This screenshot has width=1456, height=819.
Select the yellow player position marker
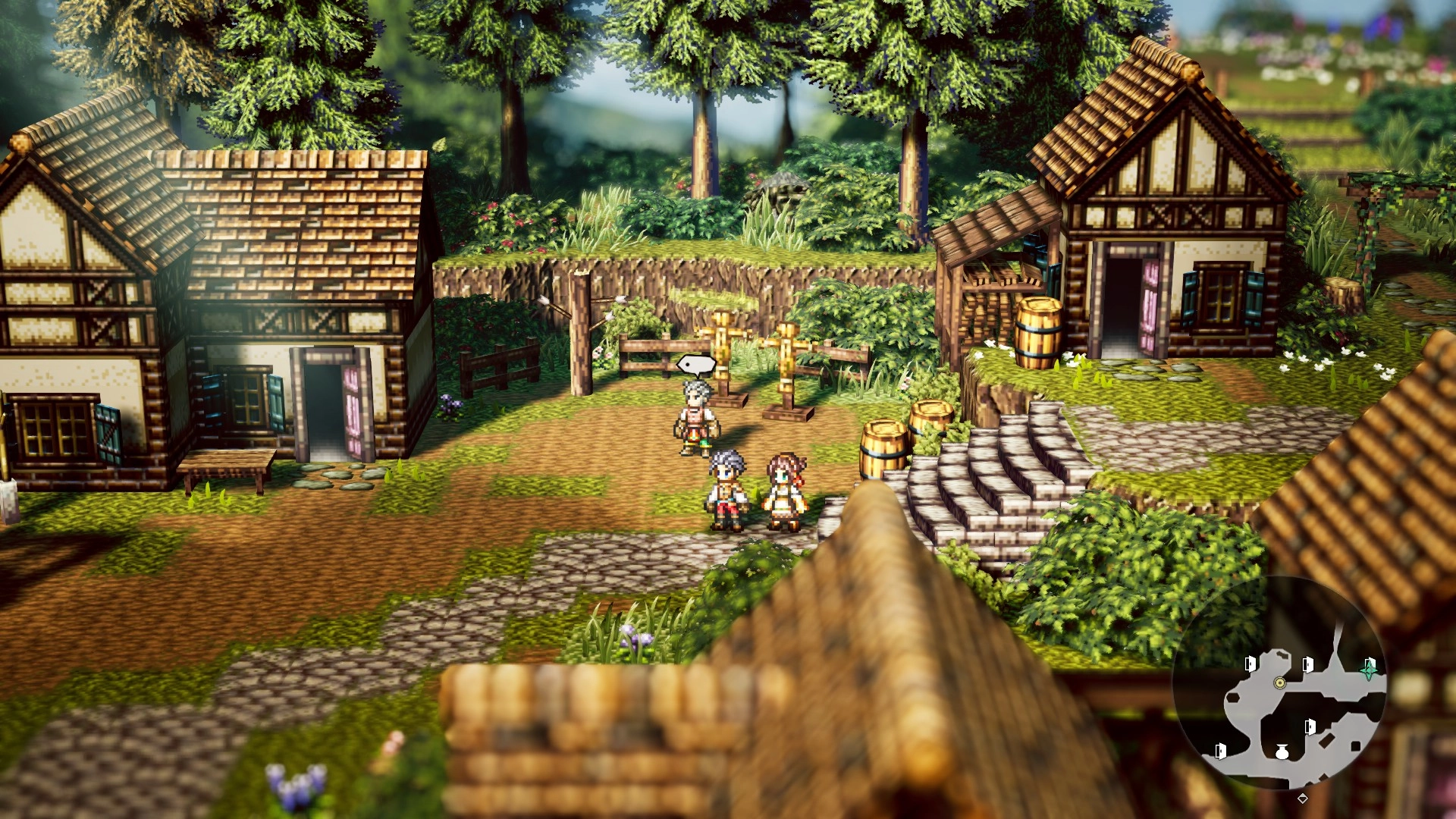pyautogui.click(x=1280, y=682)
